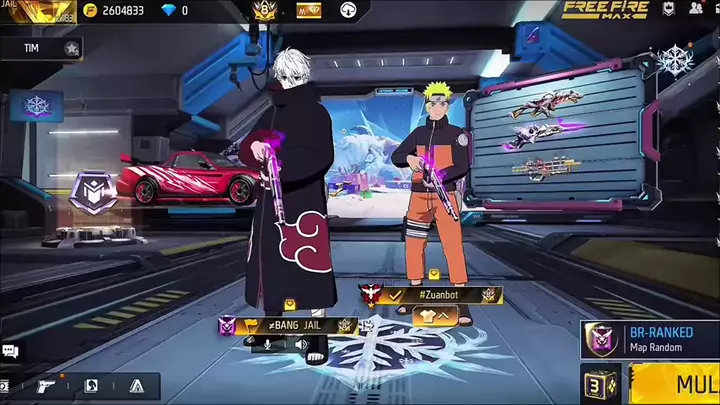Open the friends icon in top corner
Image resolution: width=720 pixels, height=405 pixels.
click(696, 10)
